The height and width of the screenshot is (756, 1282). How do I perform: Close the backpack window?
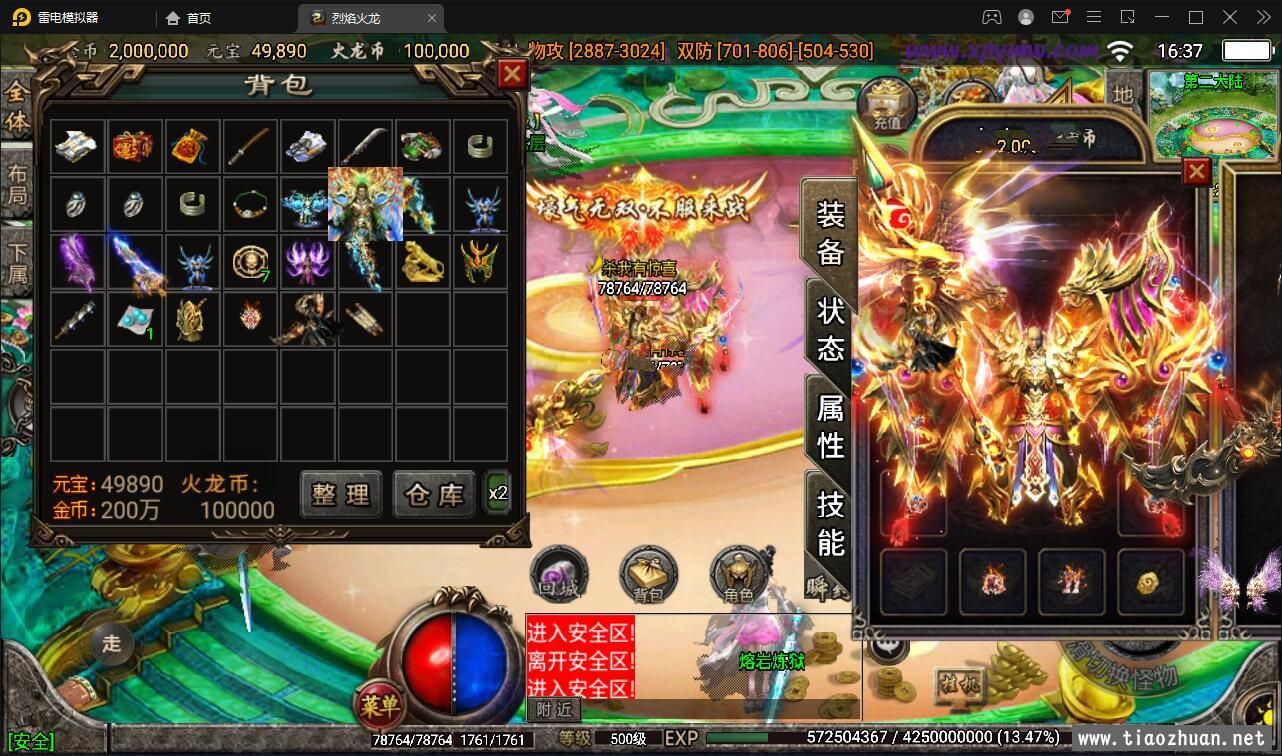[x=512, y=74]
